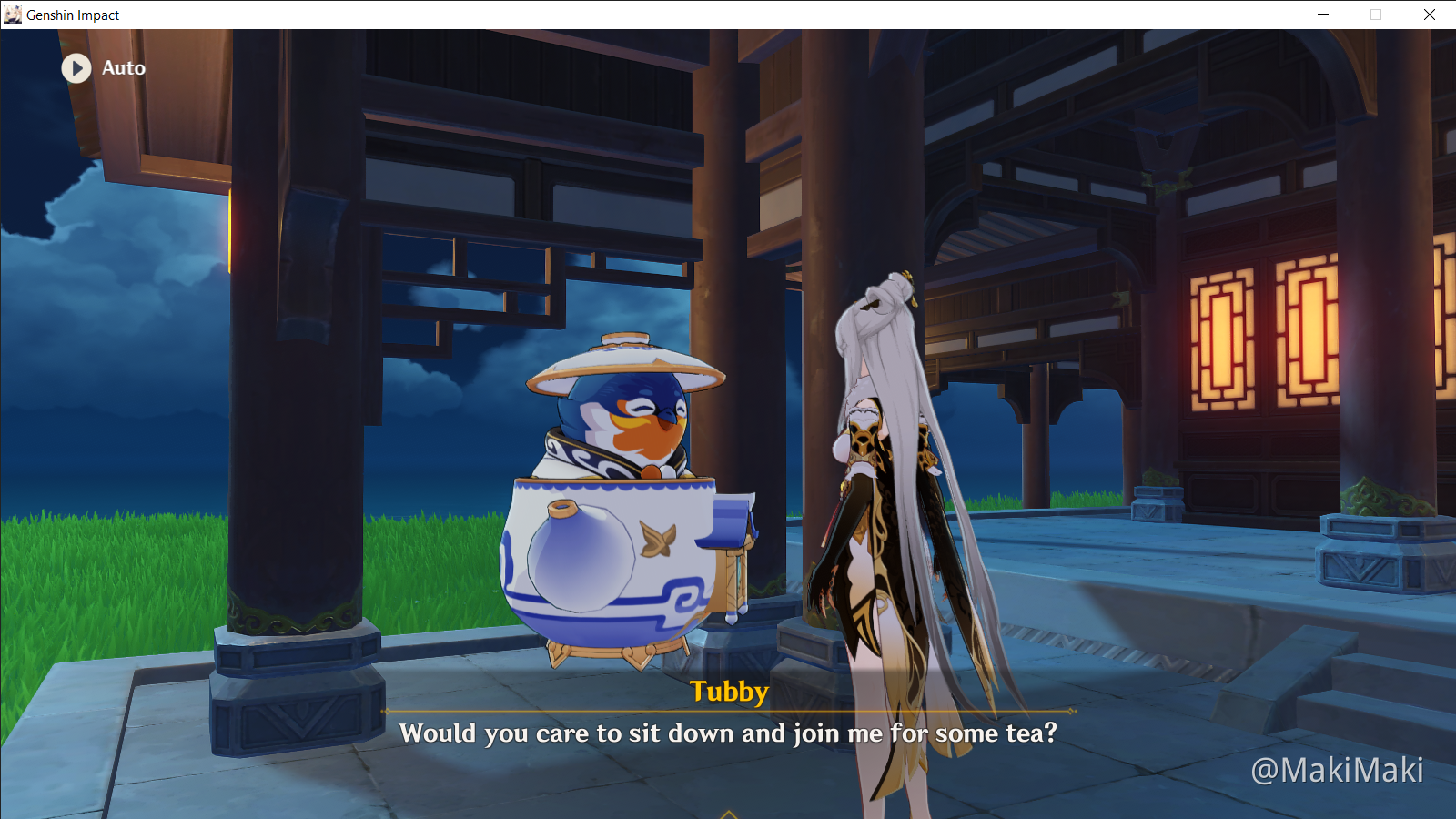This screenshot has height=819, width=1456.
Task: Click the Genshin Impact window title
Action: [x=71, y=15]
